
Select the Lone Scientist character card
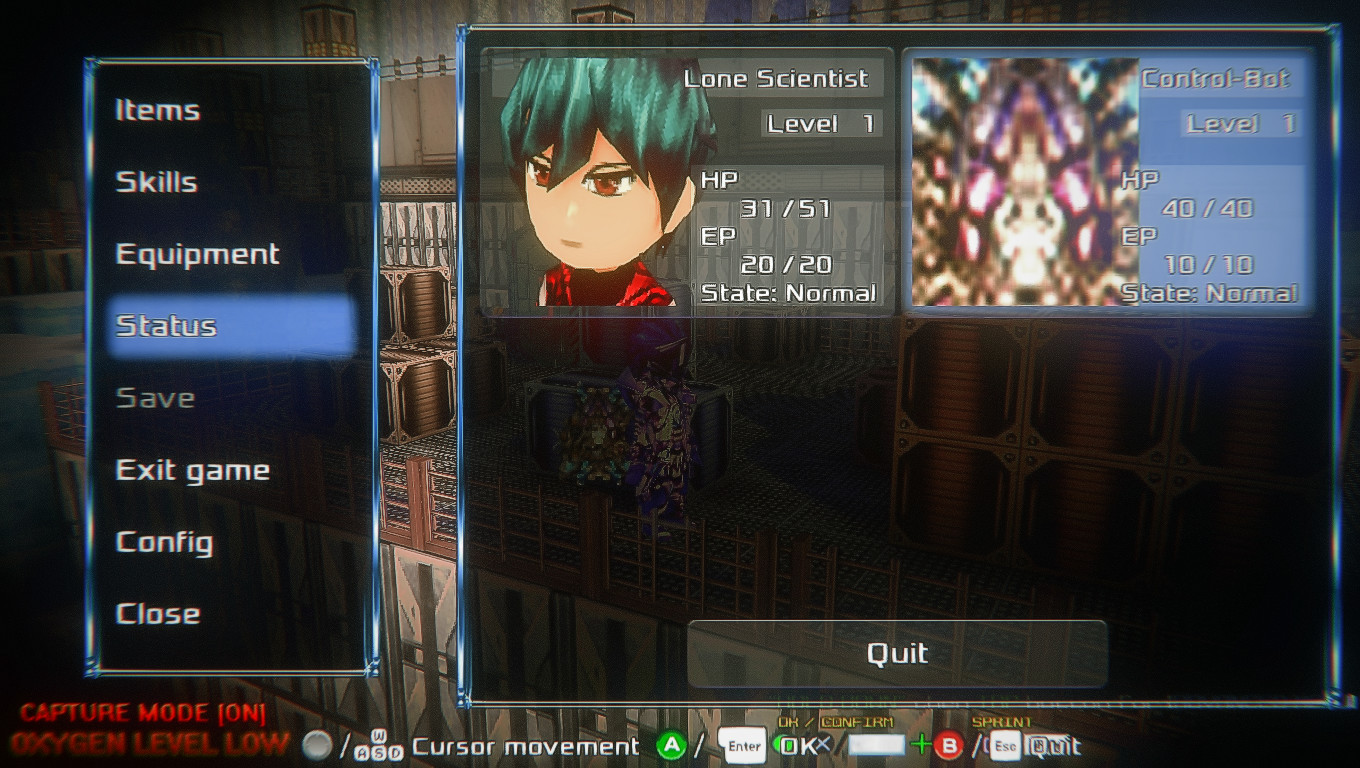(687, 182)
